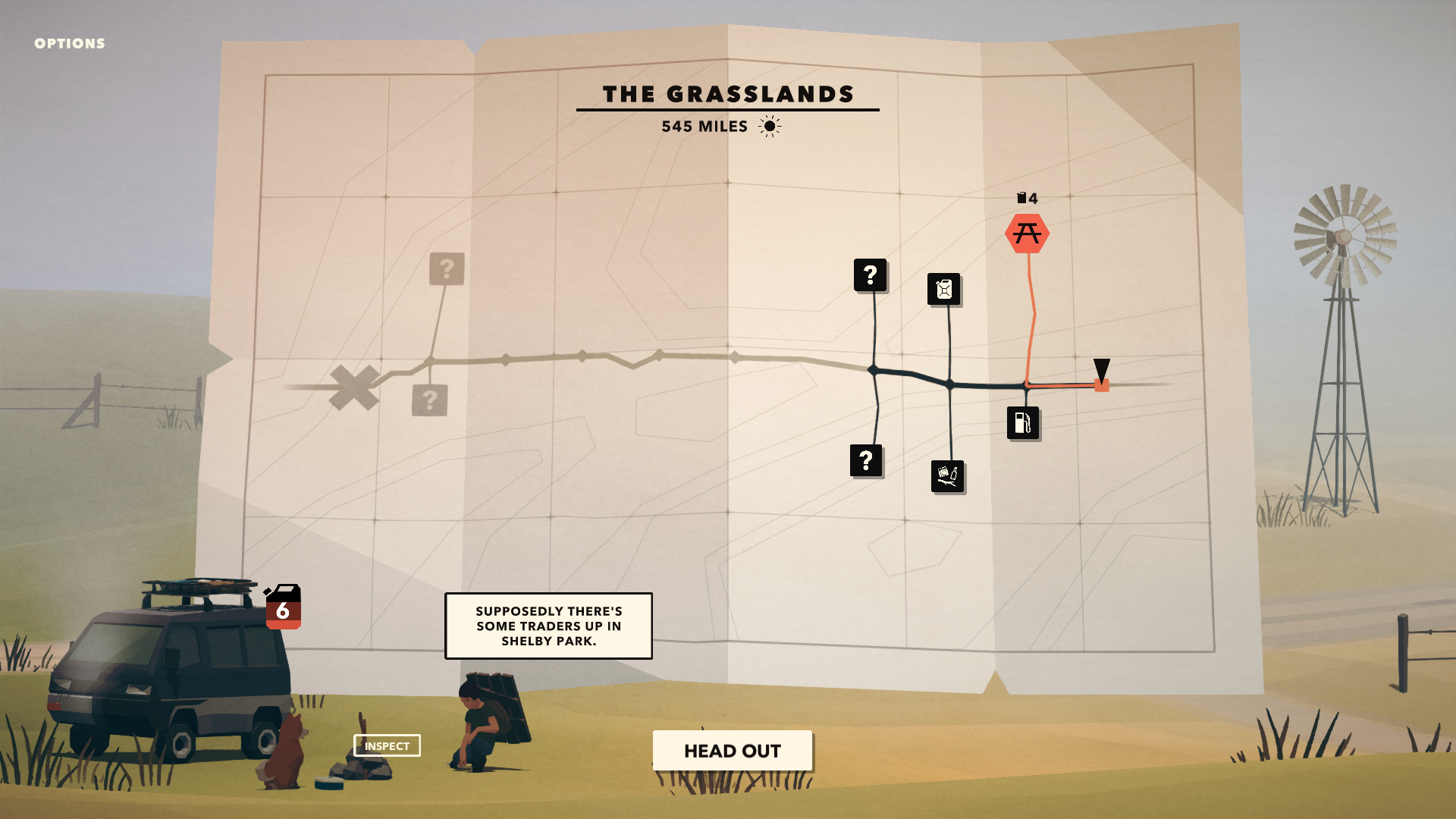The height and width of the screenshot is (819, 1456).
Task: Inspect the campfire supplies
Action: pyautogui.click(x=387, y=746)
